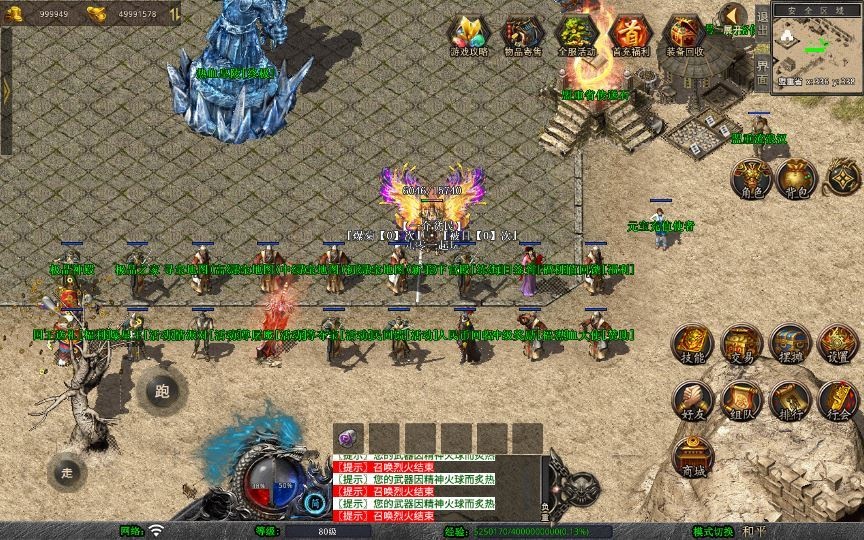The image size is (864, 540).
Task: Open the 装备回收 equipment recycle icon
Action: (684, 33)
